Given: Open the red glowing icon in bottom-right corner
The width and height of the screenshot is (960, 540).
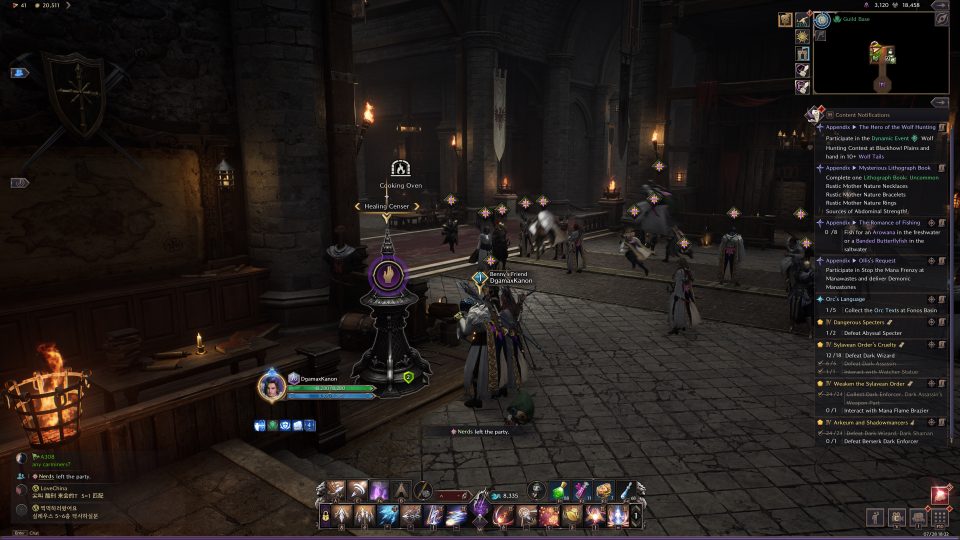Looking at the screenshot, I should tap(940, 494).
